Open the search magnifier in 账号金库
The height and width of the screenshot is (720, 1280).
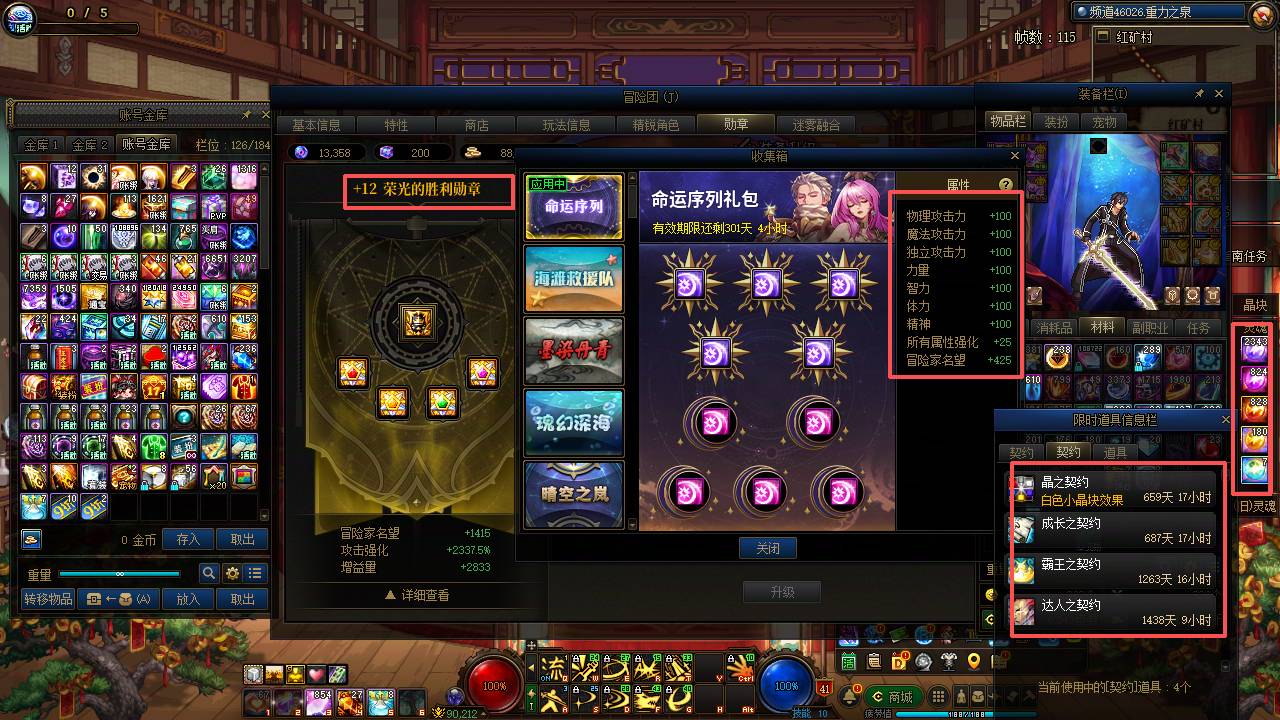[208, 574]
